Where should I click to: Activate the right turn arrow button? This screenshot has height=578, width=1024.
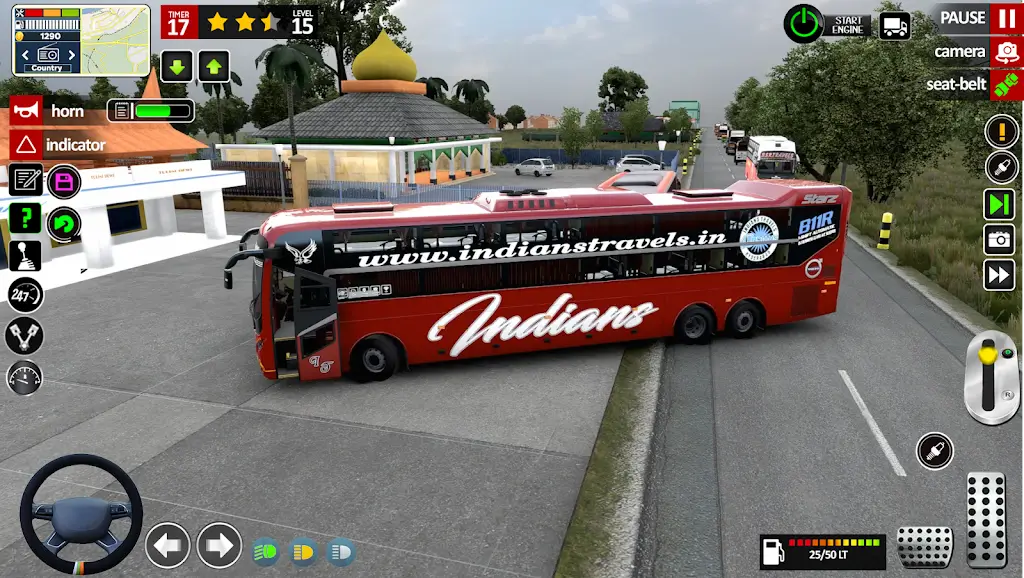(x=219, y=545)
